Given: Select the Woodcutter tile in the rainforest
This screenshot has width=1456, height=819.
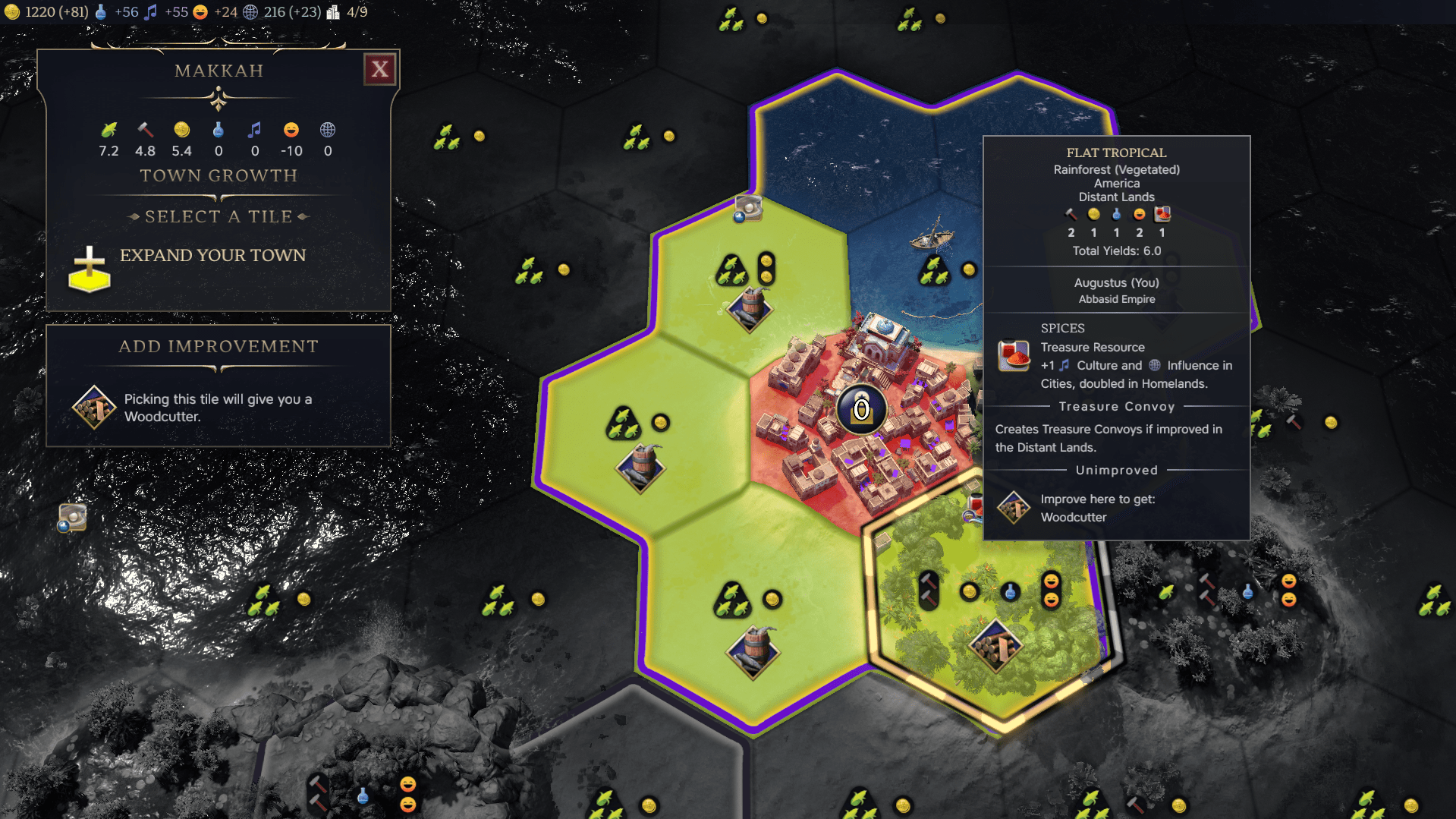Looking at the screenshot, I should (995, 646).
